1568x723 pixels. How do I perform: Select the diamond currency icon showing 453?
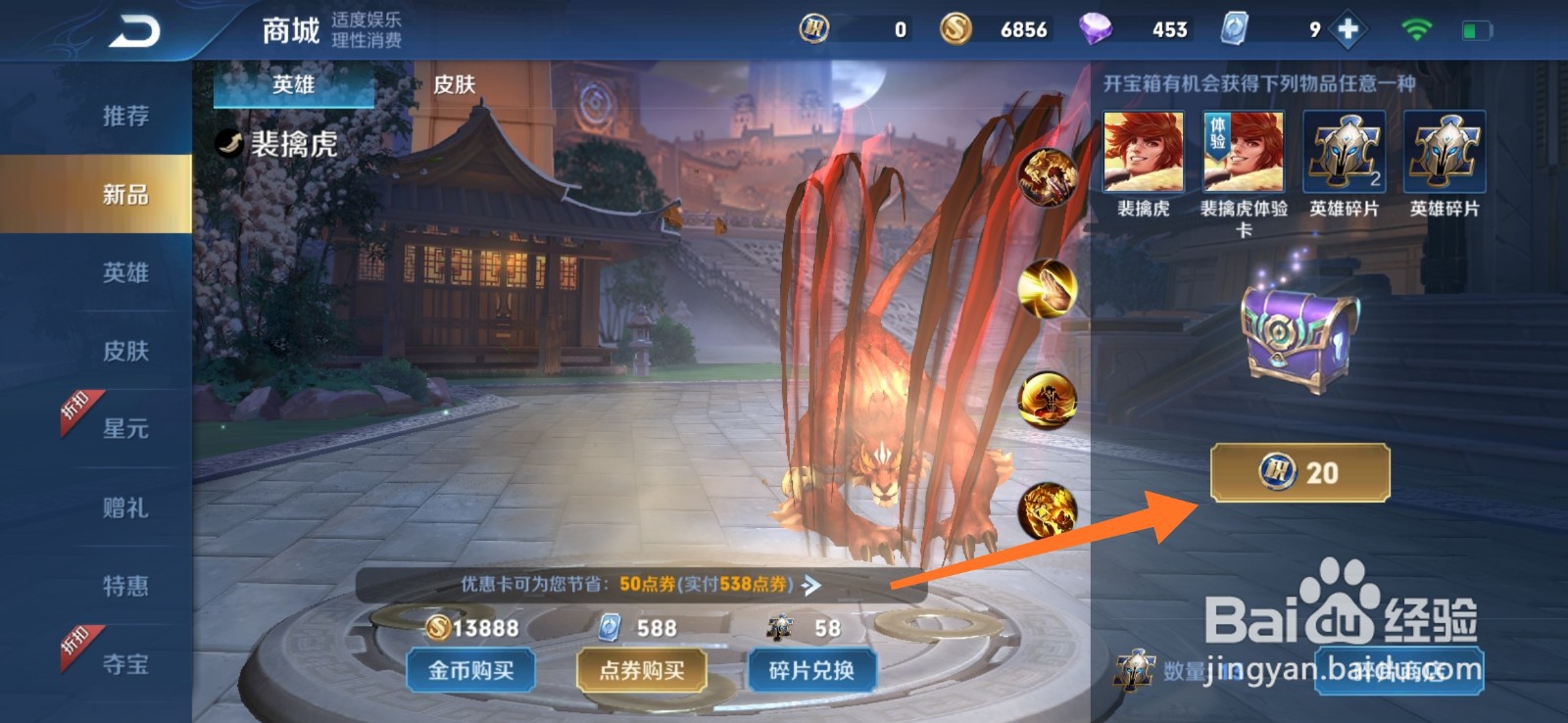coord(1096,28)
